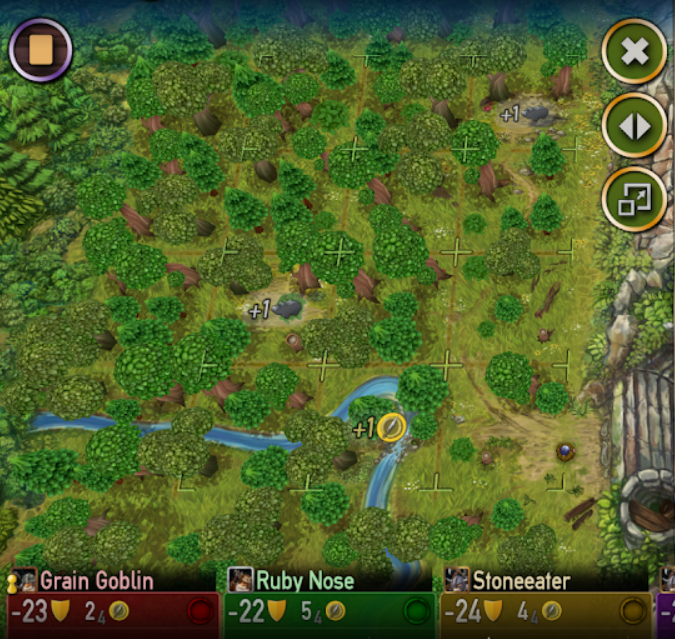675x639 pixels.
Task: Select Stoneeater player panel
Action: tap(545, 601)
